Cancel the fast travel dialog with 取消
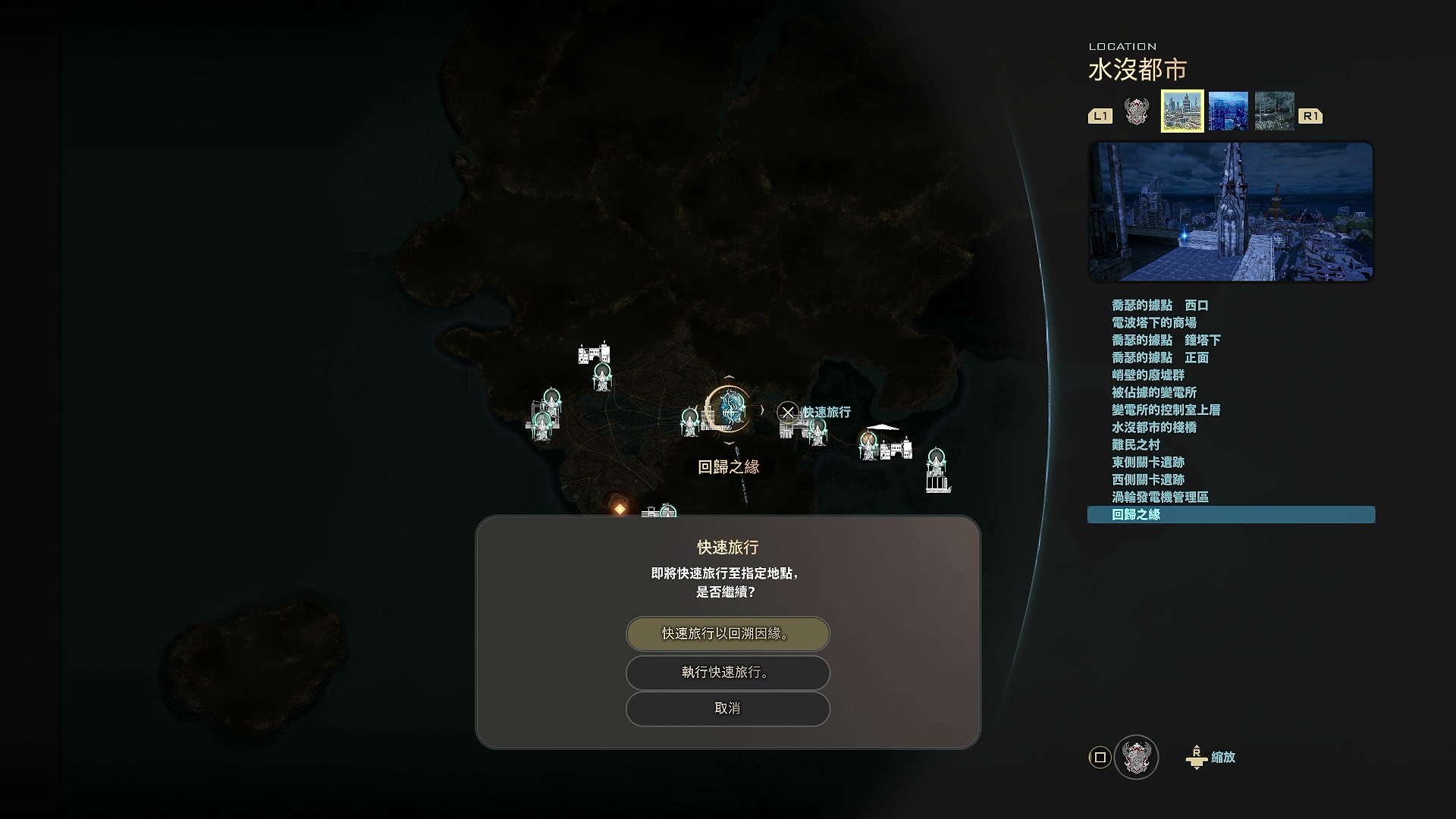 click(727, 708)
